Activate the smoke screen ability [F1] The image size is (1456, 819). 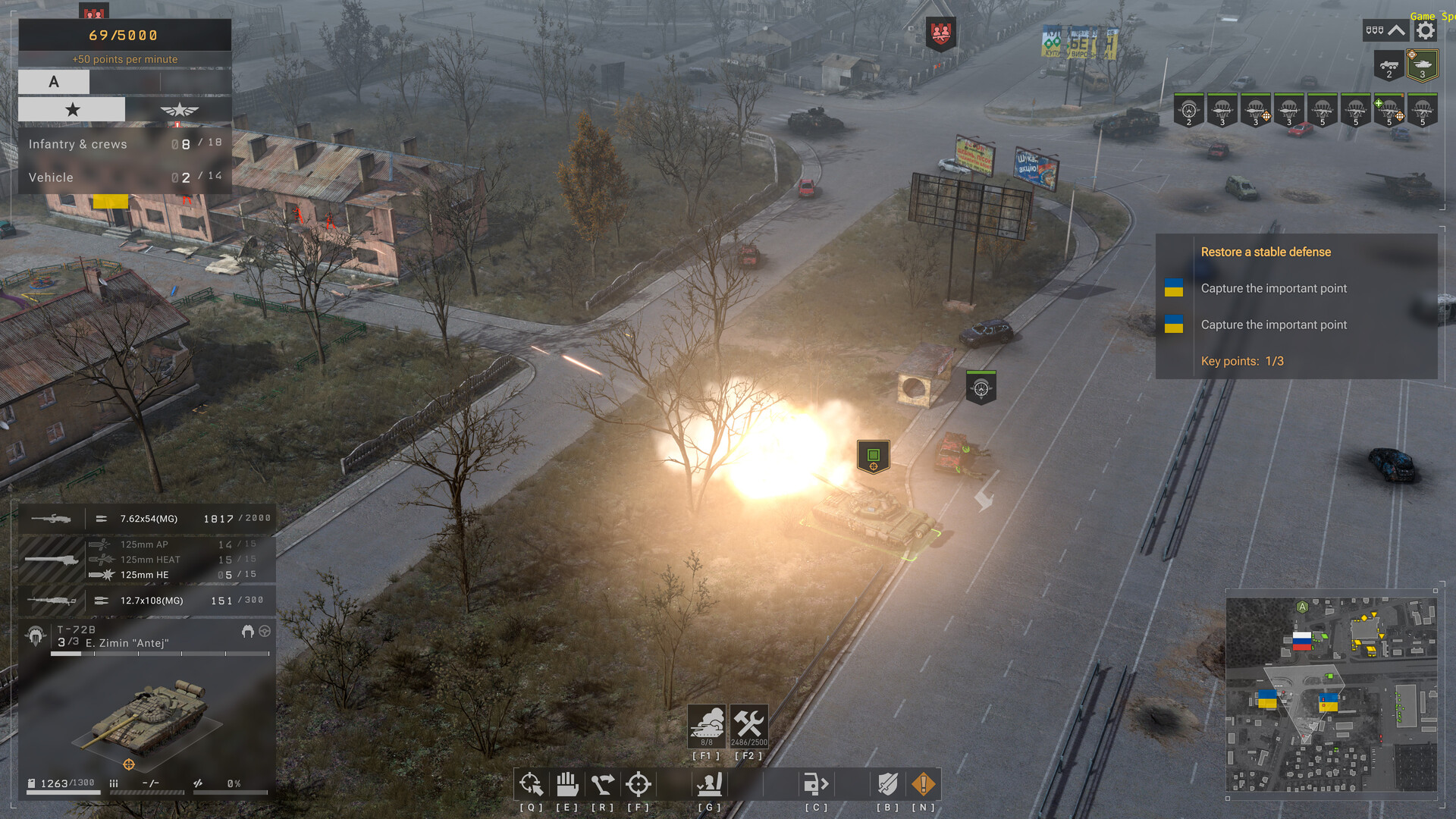(707, 726)
